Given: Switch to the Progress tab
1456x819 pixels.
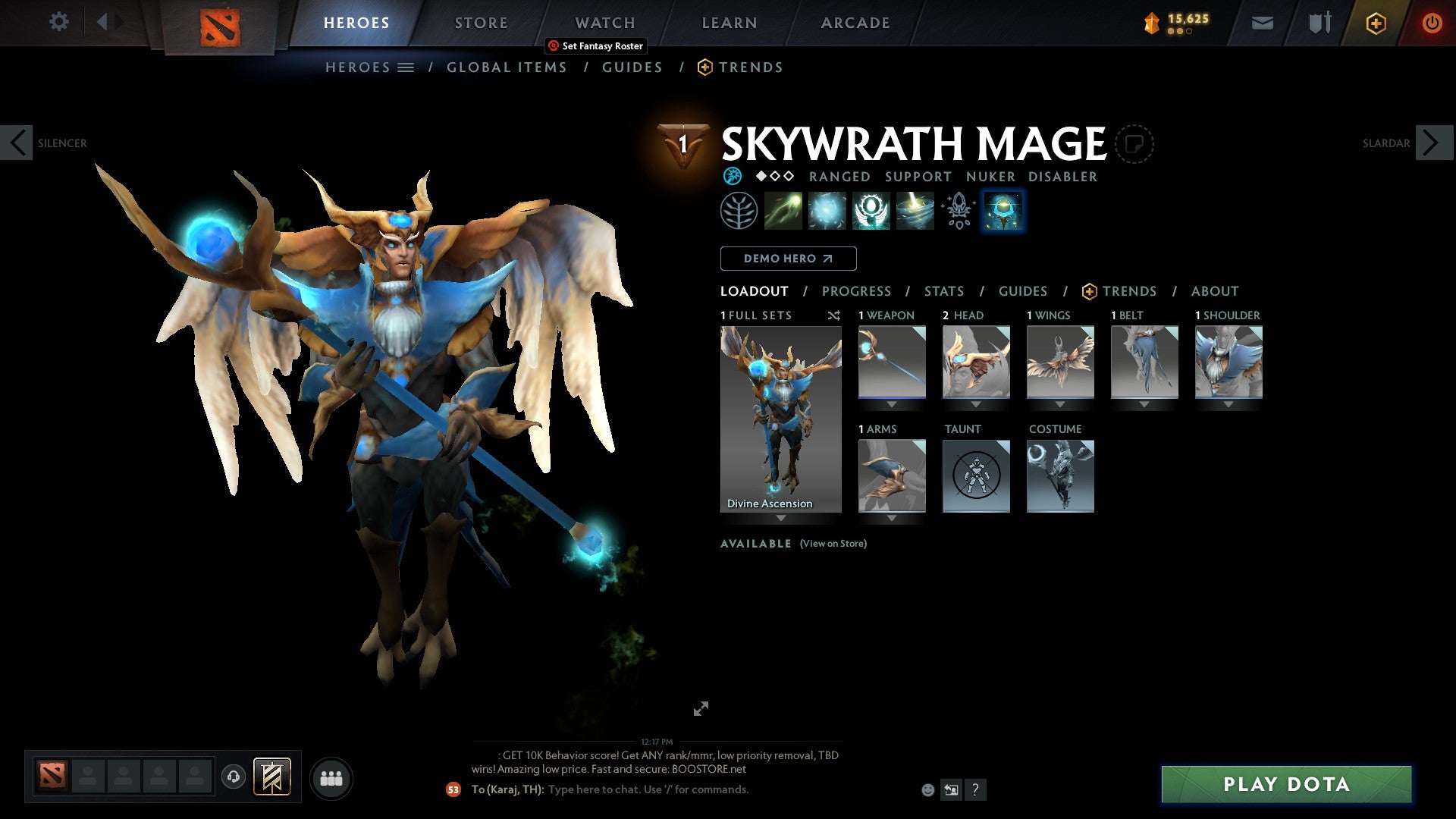Looking at the screenshot, I should pos(857,291).
